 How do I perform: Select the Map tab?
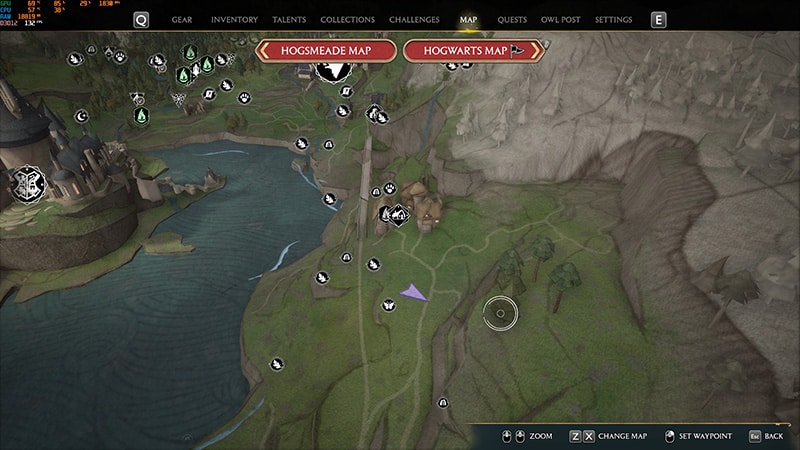click(x=468, y=20)
